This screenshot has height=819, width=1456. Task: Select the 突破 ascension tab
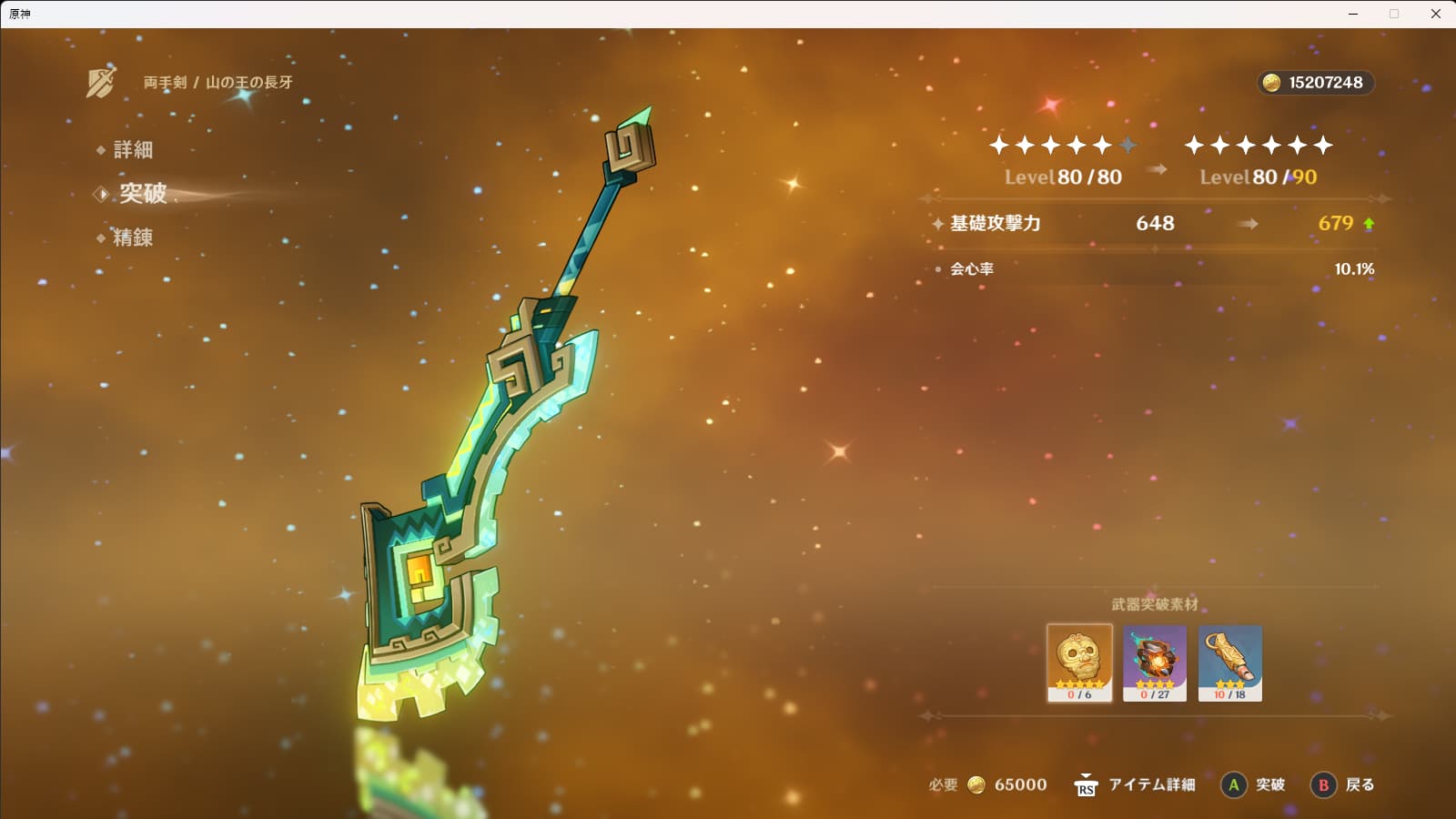[143, 193]
